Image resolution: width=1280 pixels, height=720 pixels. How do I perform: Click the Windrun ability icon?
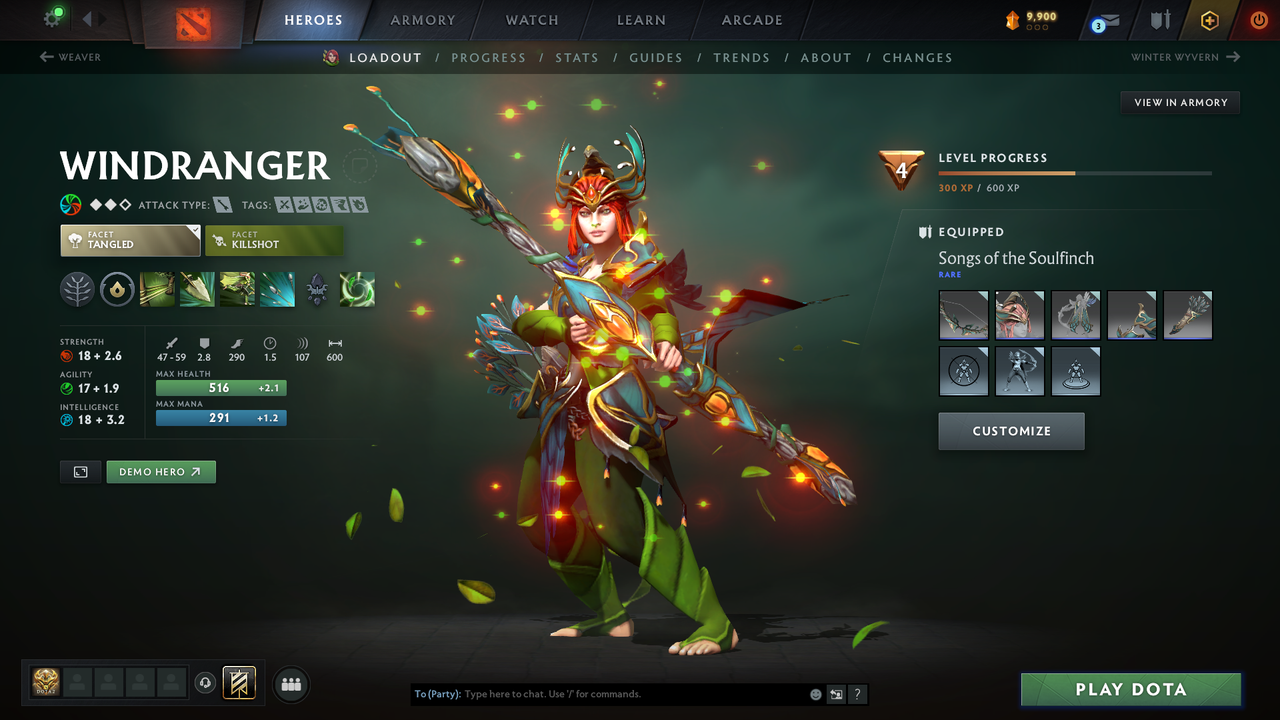[236, 289]
